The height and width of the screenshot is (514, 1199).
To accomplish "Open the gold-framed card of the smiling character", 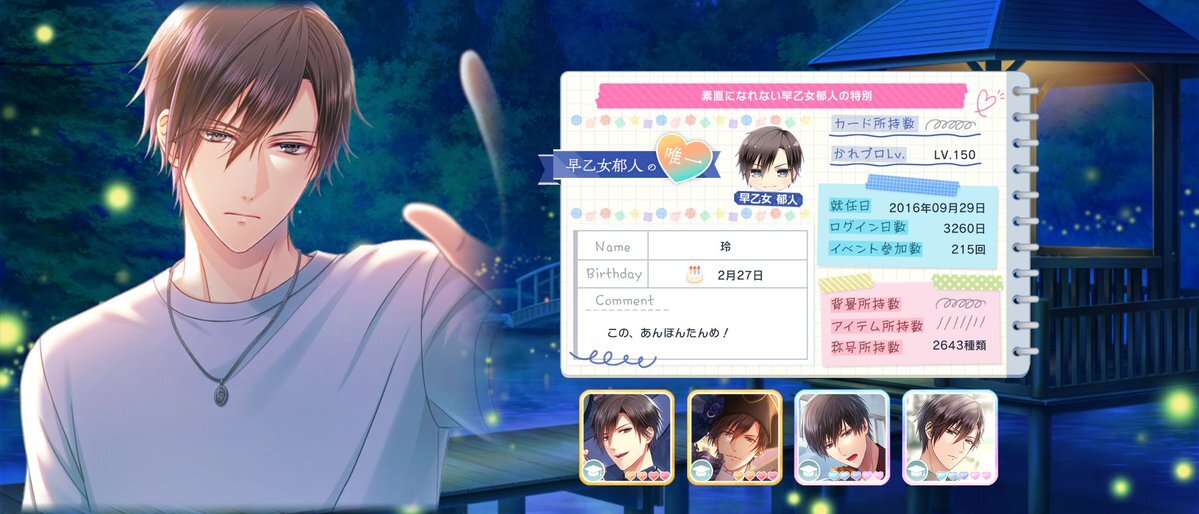I will click(626, 437).
